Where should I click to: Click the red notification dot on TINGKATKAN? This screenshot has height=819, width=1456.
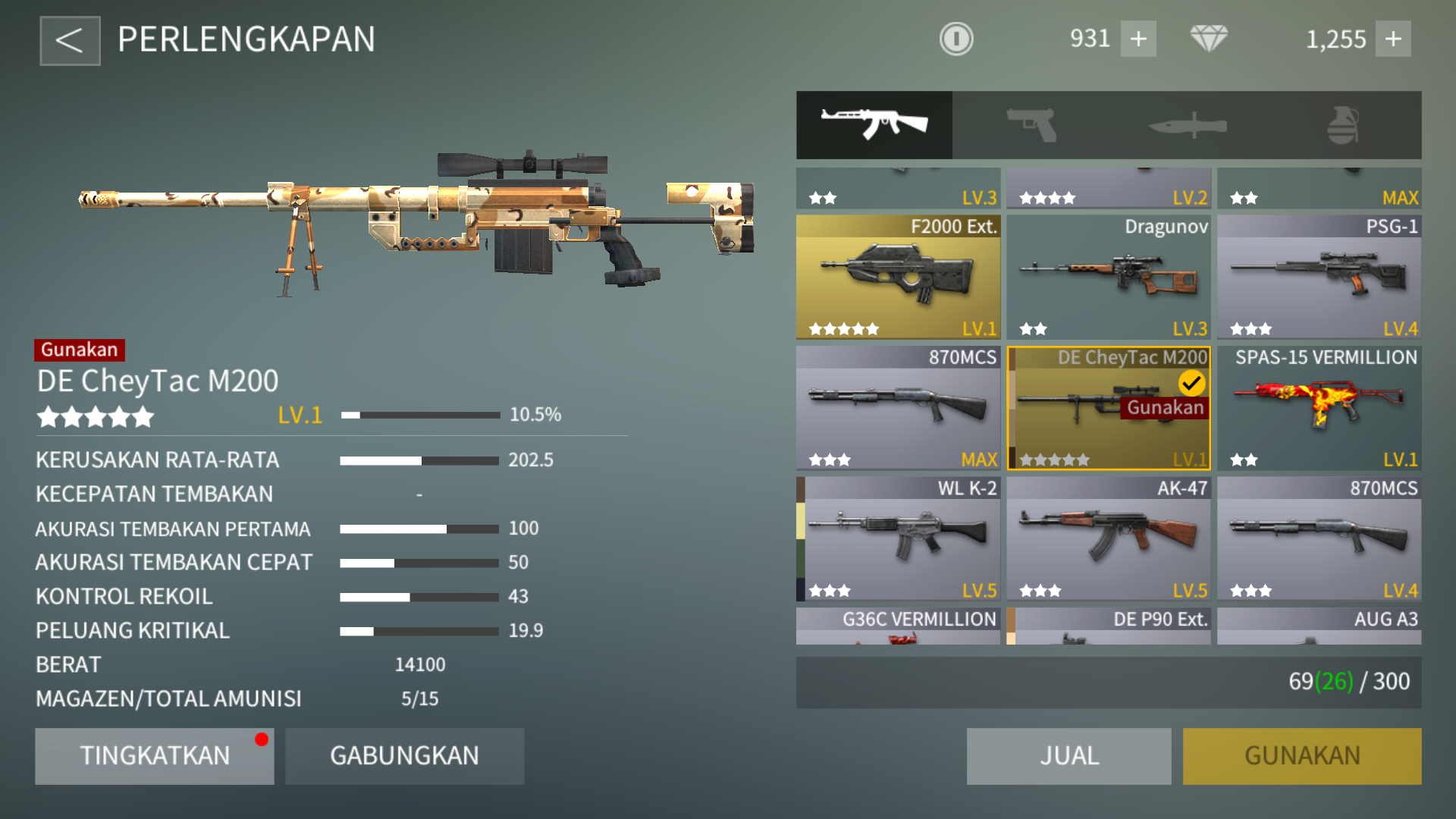coord(263,739)
